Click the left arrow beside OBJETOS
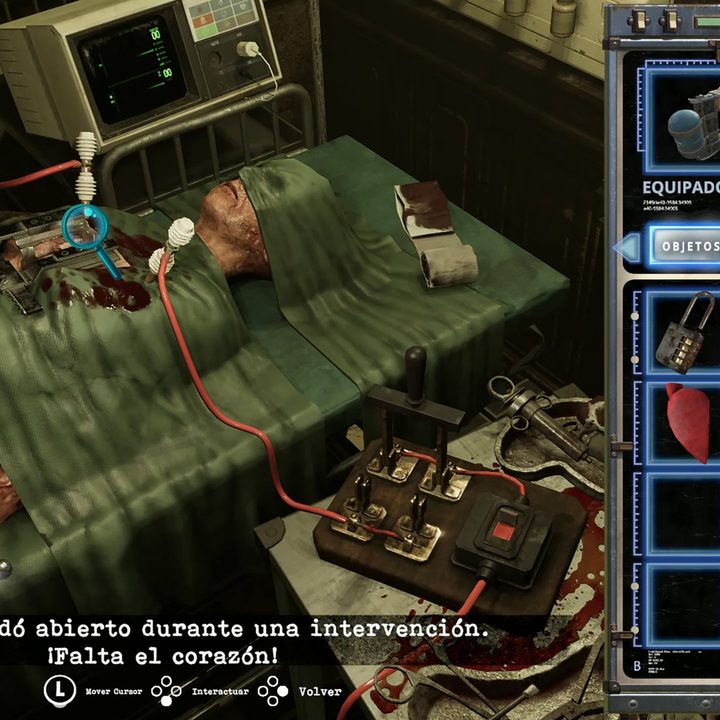Screen dimensions: 720x720 627,247
